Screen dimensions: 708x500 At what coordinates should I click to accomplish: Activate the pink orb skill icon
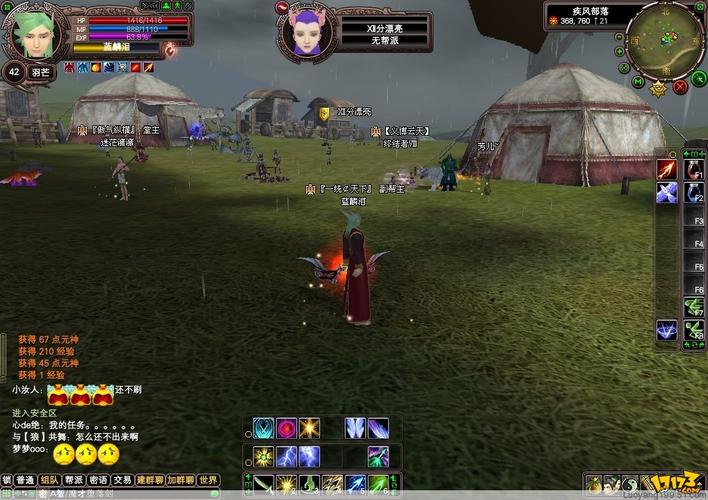tap(286, 428)
